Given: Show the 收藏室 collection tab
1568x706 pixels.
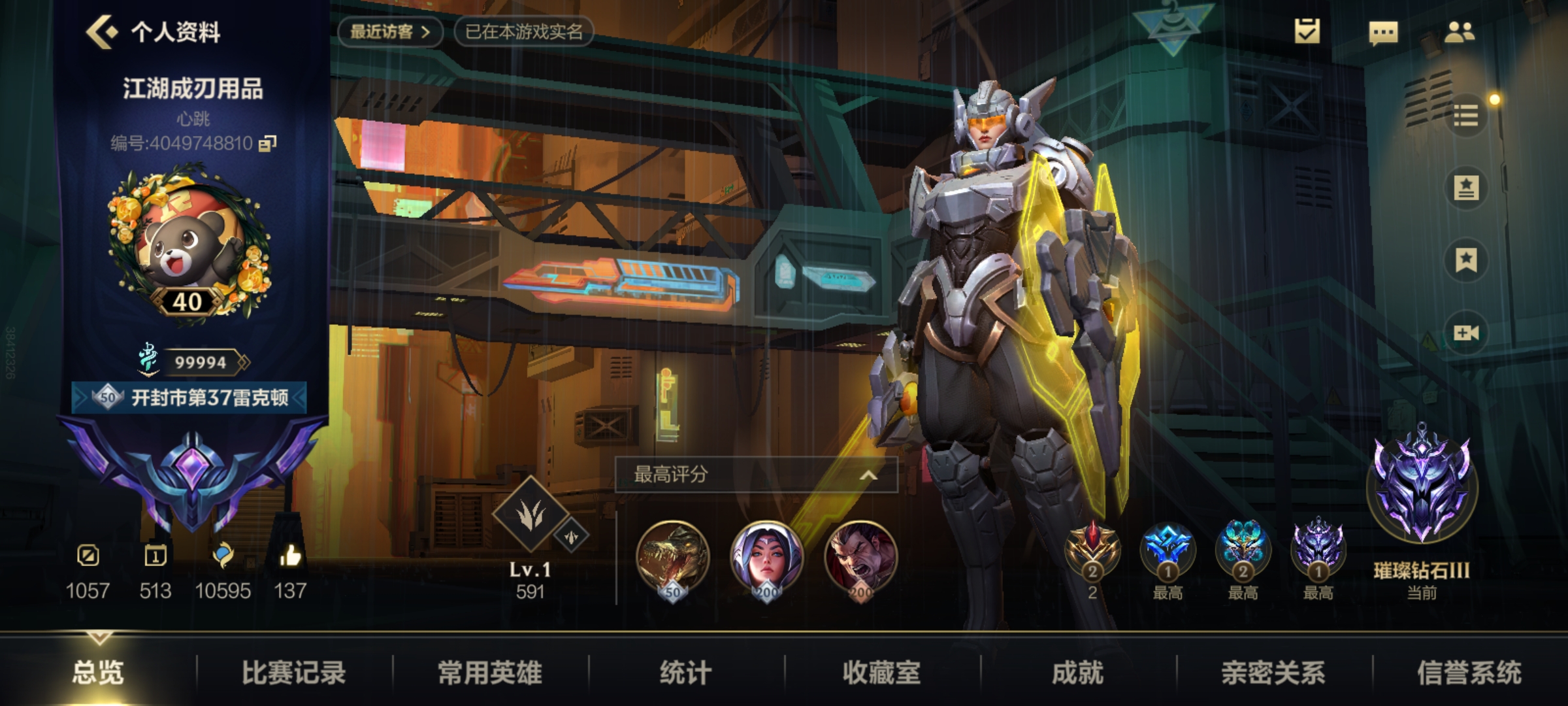Looking at the screenshot, I should [881, 672].
